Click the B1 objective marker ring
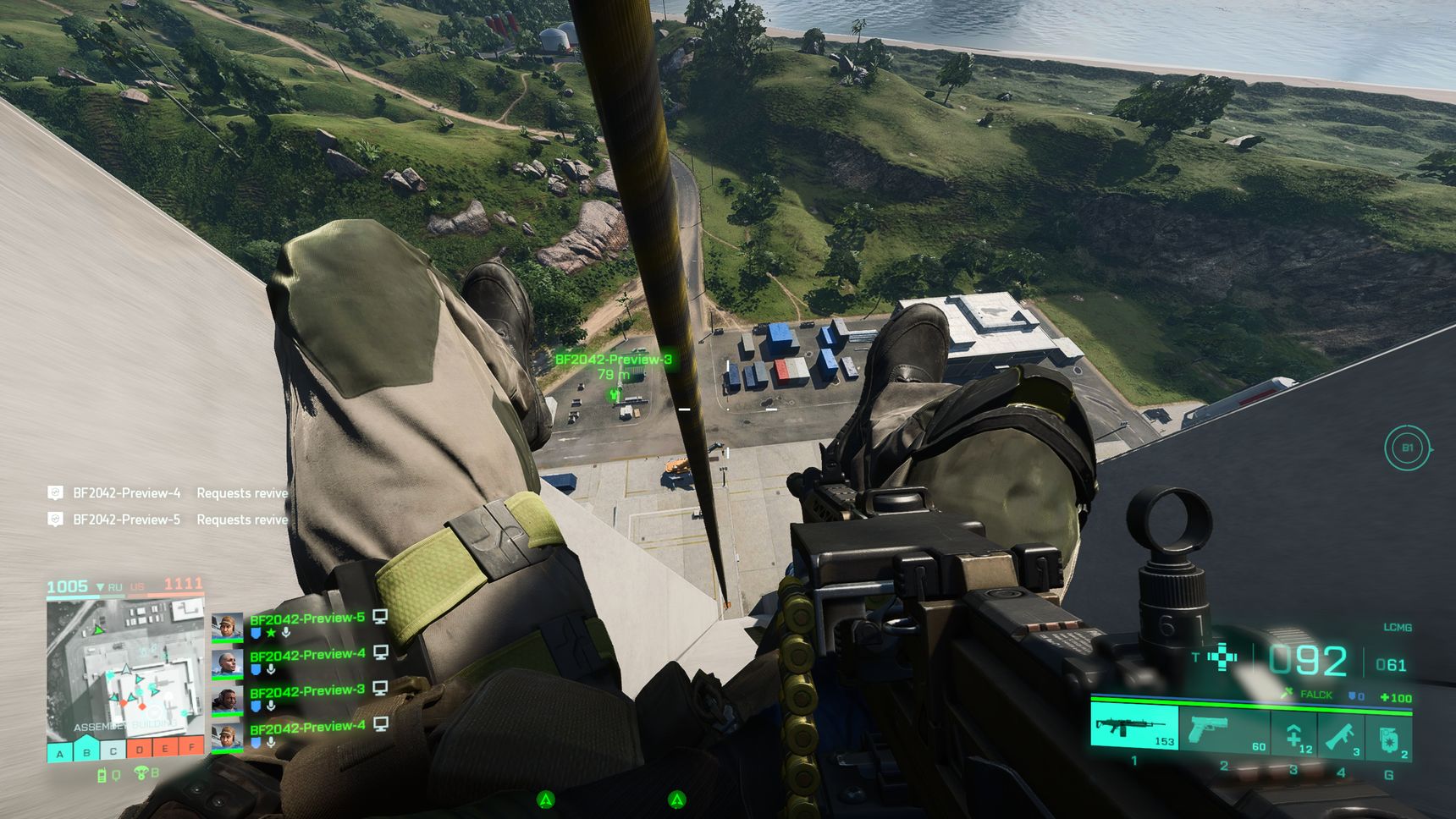This screenshot has width=1456, height=819. click(x=1407, y=448)
